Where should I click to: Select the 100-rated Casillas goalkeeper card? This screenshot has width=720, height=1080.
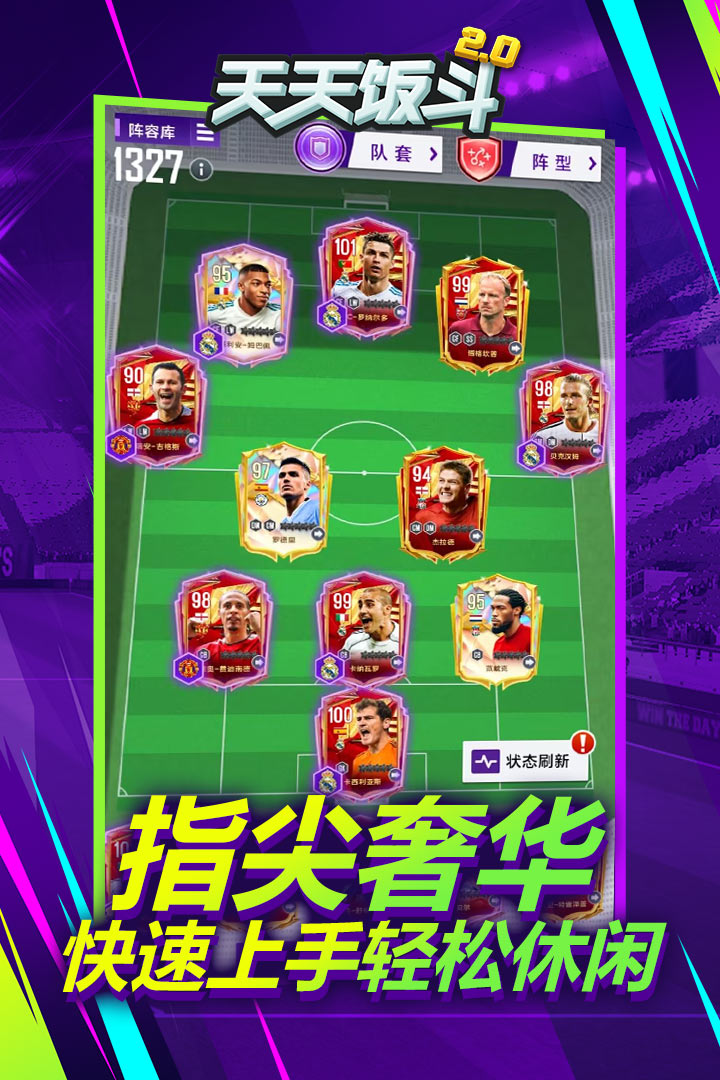point(360,741)
